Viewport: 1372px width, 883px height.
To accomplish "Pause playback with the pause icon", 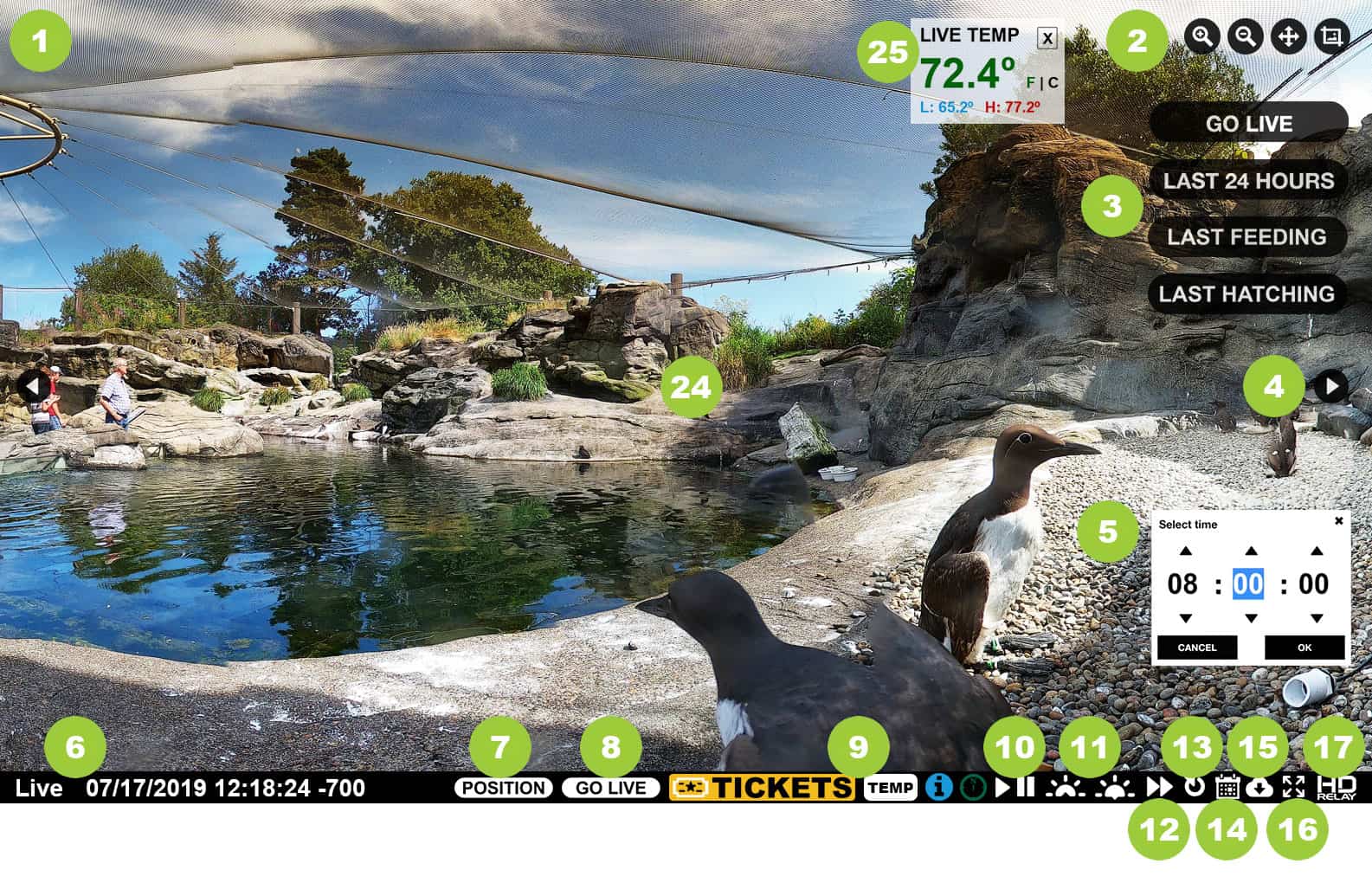I will click(1027, 788).
